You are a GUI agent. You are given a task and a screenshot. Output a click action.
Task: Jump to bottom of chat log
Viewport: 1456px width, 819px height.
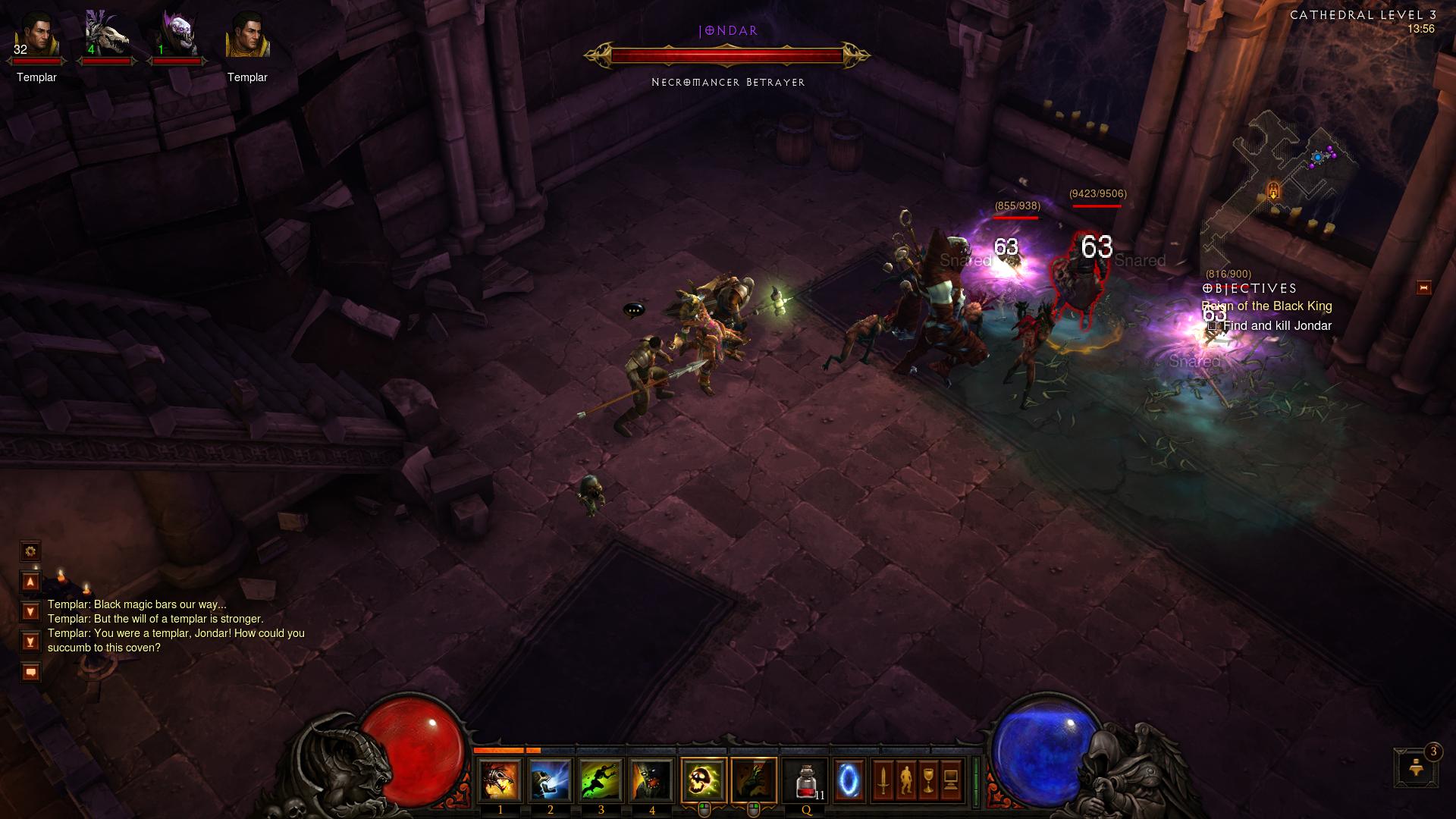click(x=30, y=642)
